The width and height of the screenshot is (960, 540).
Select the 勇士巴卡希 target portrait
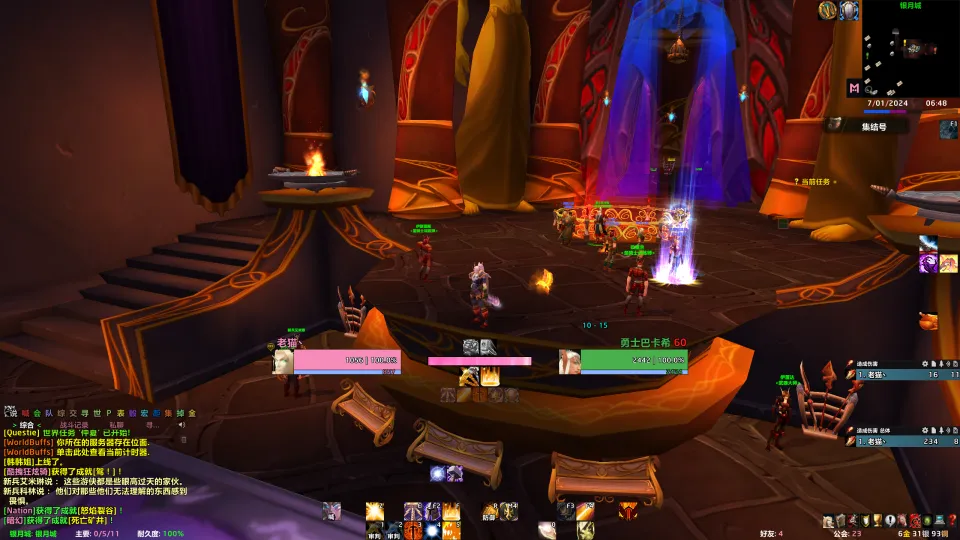(570, 361)
